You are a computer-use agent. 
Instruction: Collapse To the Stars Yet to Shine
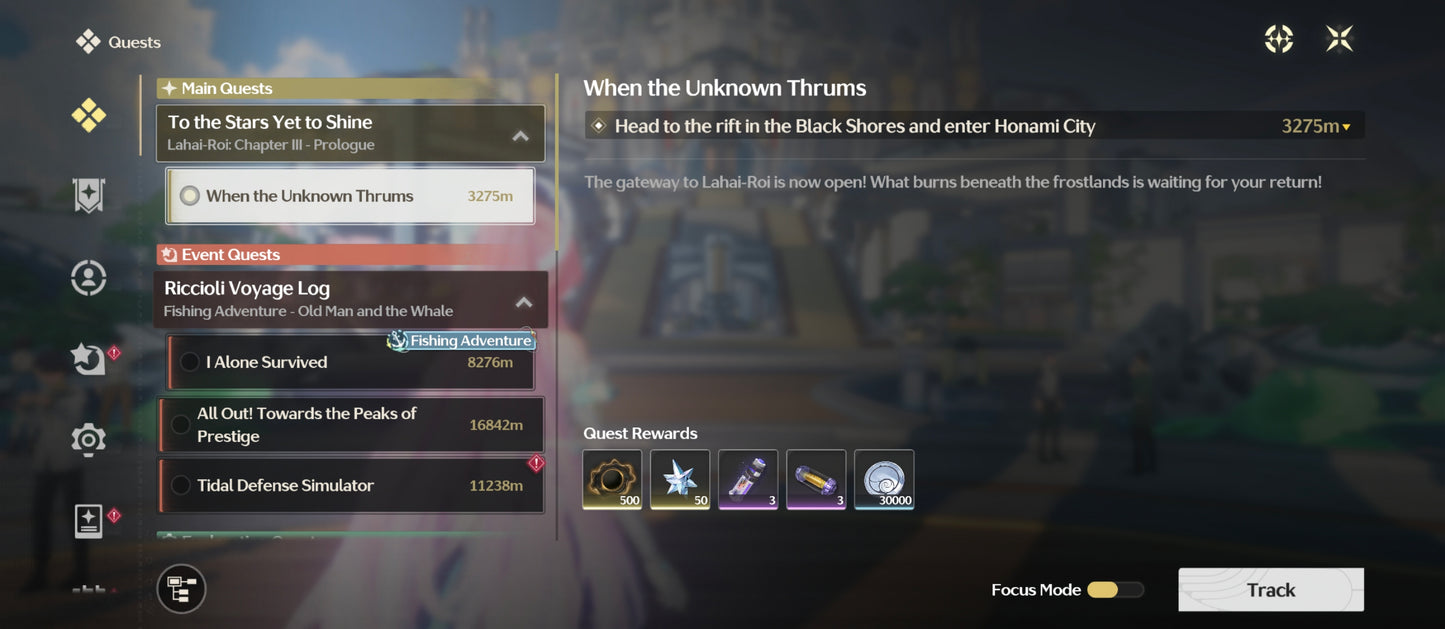tap(520, 135)
